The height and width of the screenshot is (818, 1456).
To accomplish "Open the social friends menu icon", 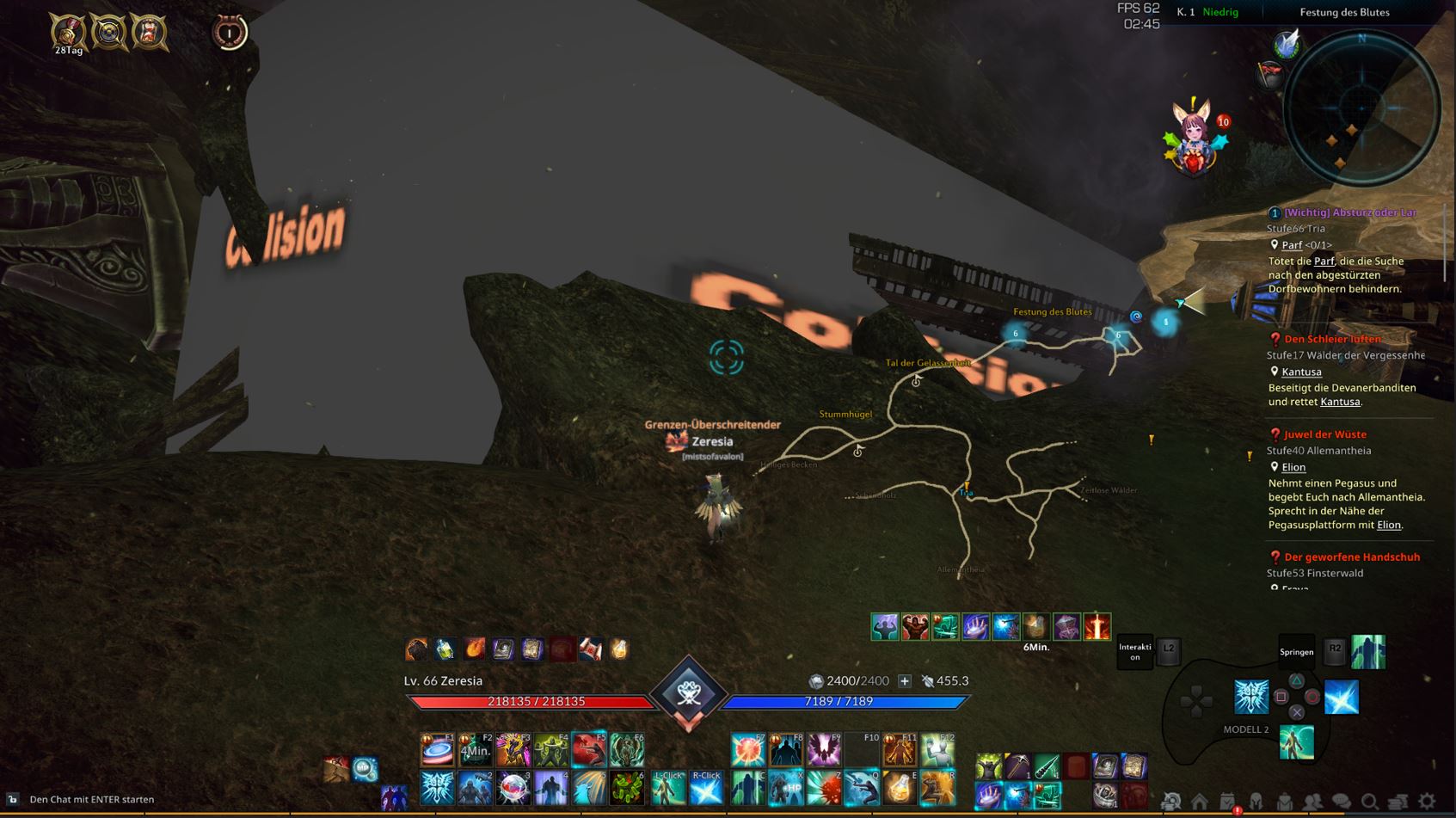I will click(x=1313, y=802).
